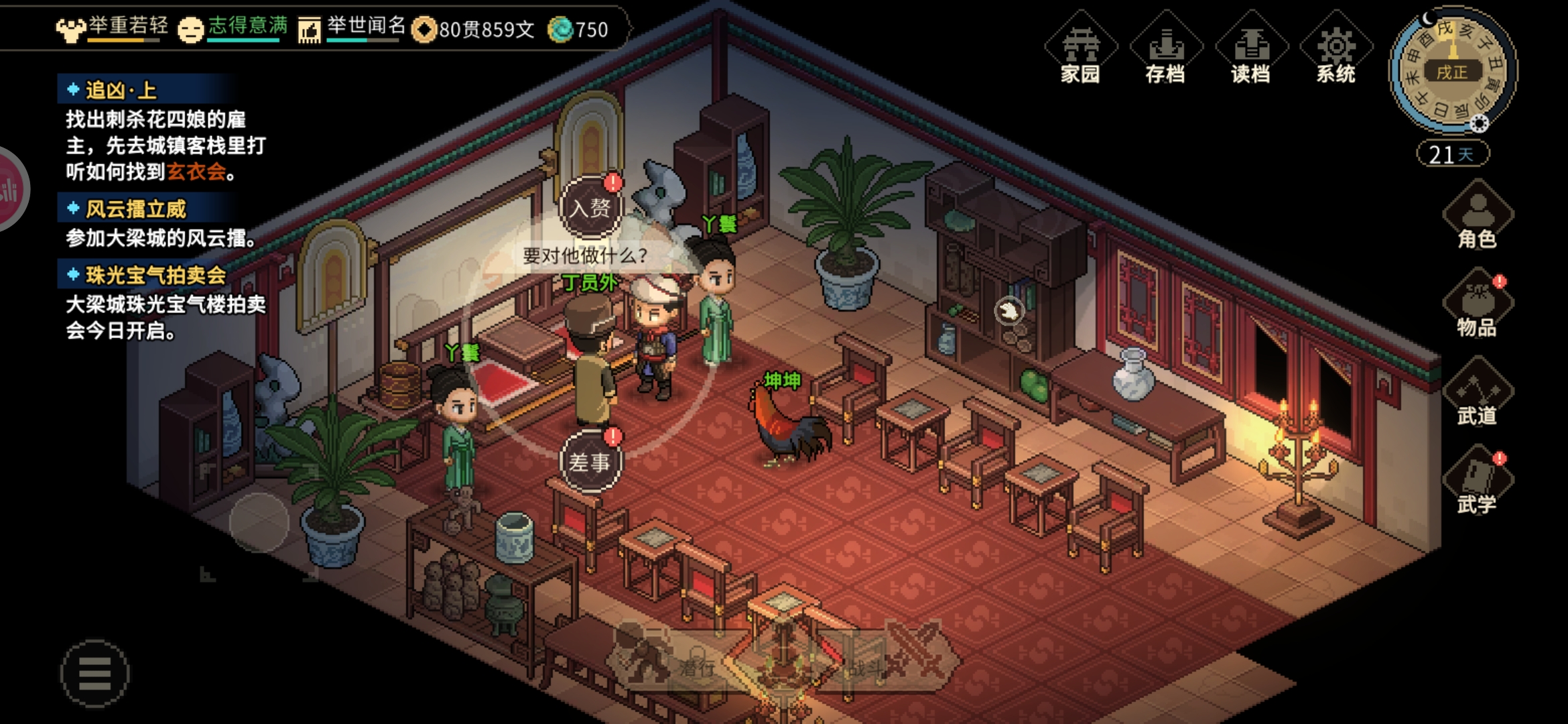Tap the circular time-of-day clock dial

pos(1452,70)
